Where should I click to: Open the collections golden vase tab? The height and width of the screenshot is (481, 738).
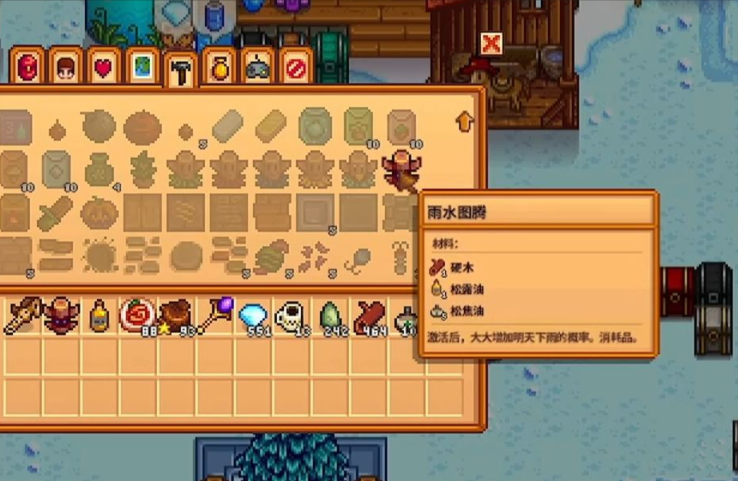point(219,67)
